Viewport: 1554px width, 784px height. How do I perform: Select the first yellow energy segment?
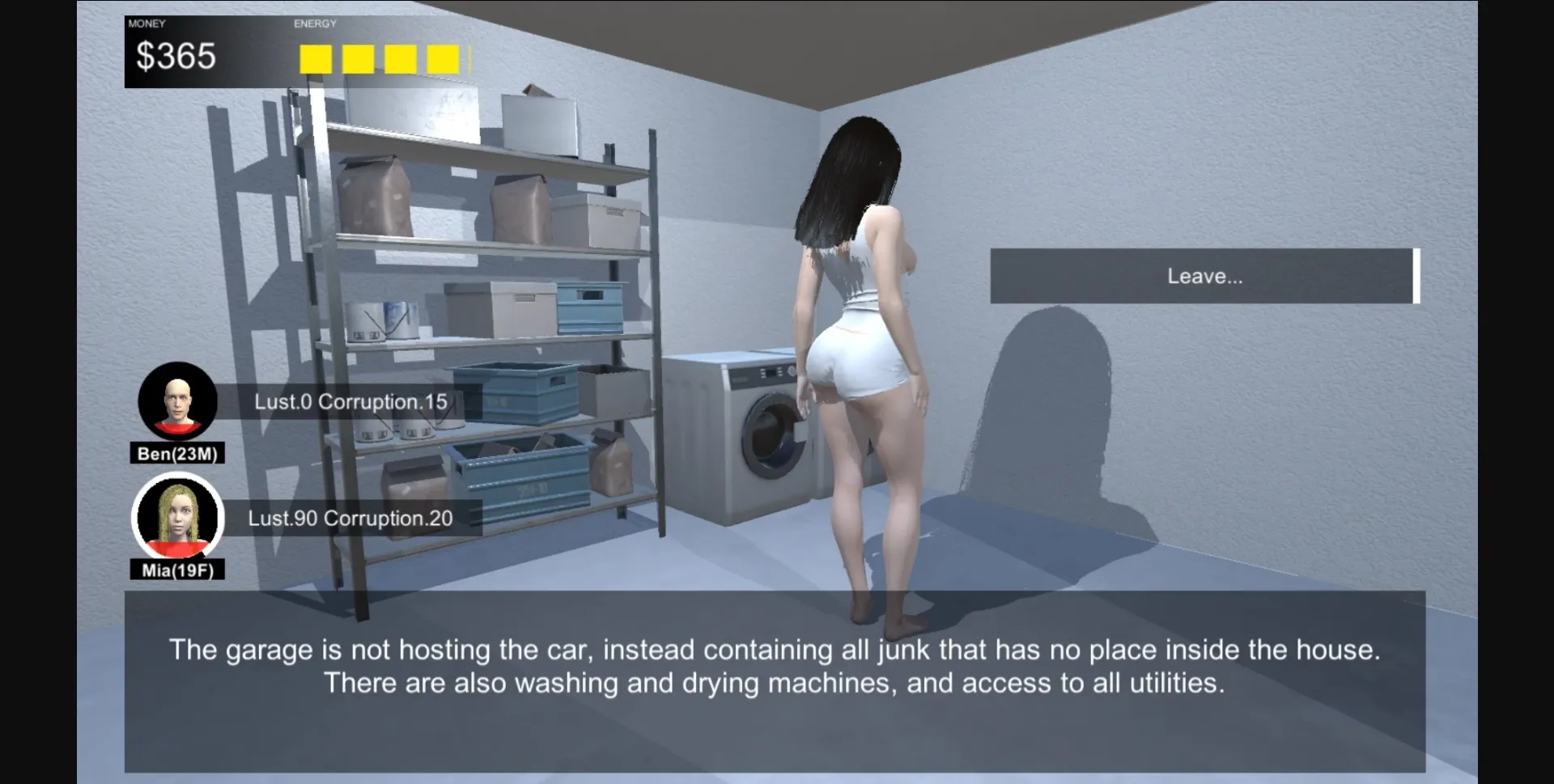click(315, 58)
